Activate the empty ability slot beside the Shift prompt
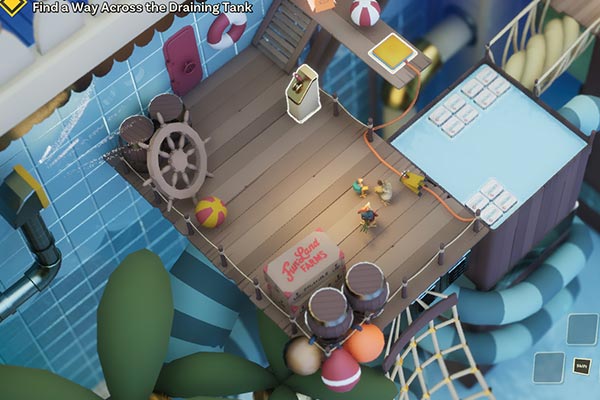The width and height of the screenshot is (600, 400). coord(548,367)
